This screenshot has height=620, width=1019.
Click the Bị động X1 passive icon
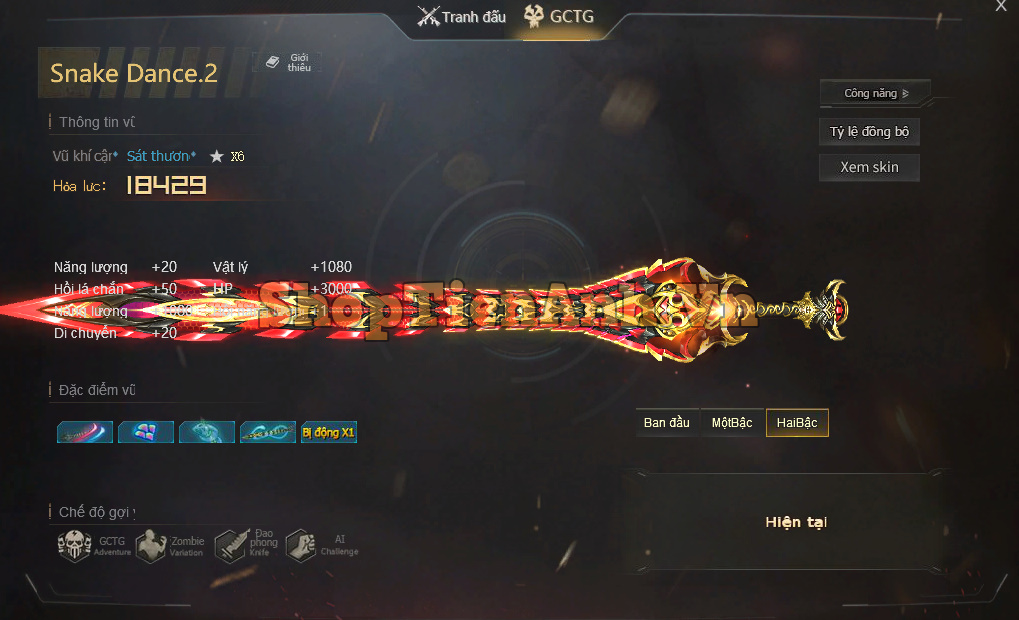(328, 432)
